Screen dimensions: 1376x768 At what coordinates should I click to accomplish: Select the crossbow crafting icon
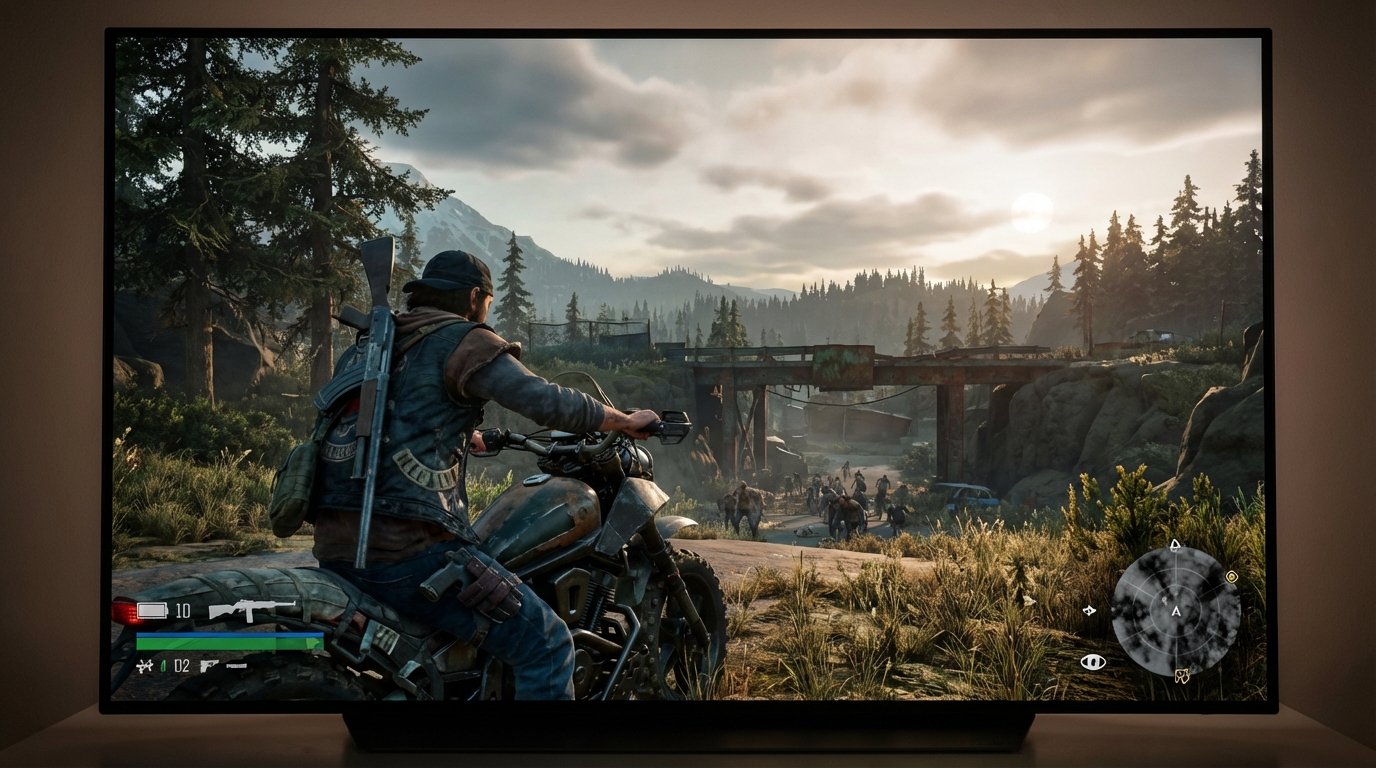144,666
